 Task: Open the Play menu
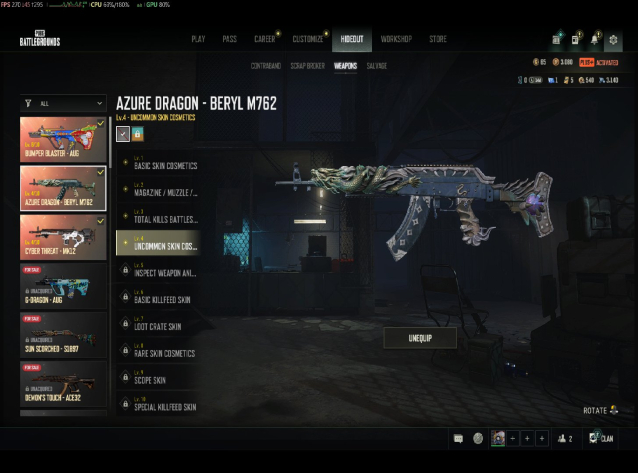point(198,39)
